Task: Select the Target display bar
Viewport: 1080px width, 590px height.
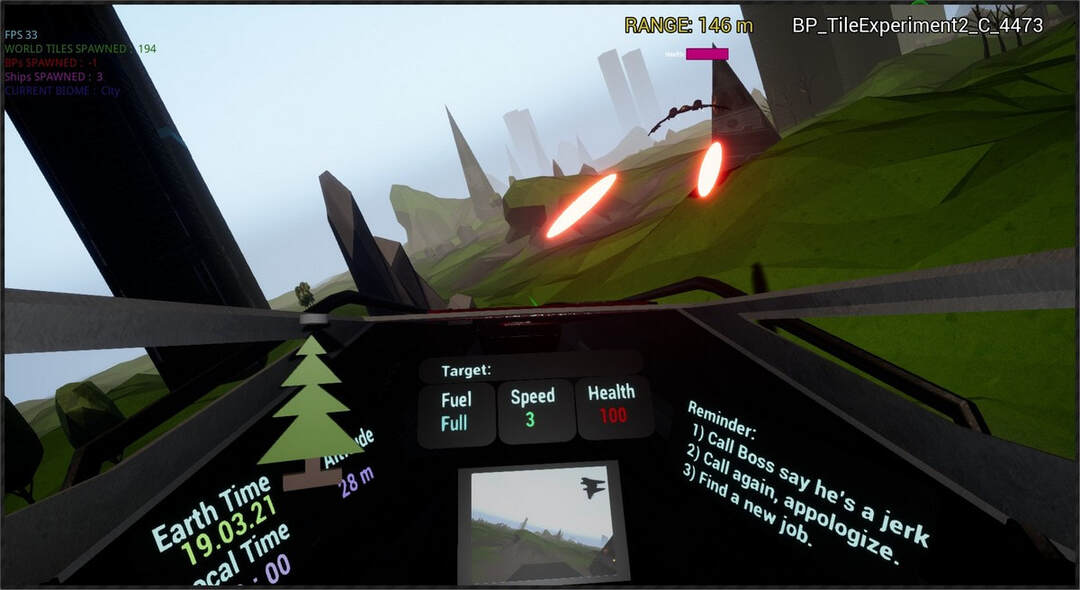Action: (x=530, y=369)
